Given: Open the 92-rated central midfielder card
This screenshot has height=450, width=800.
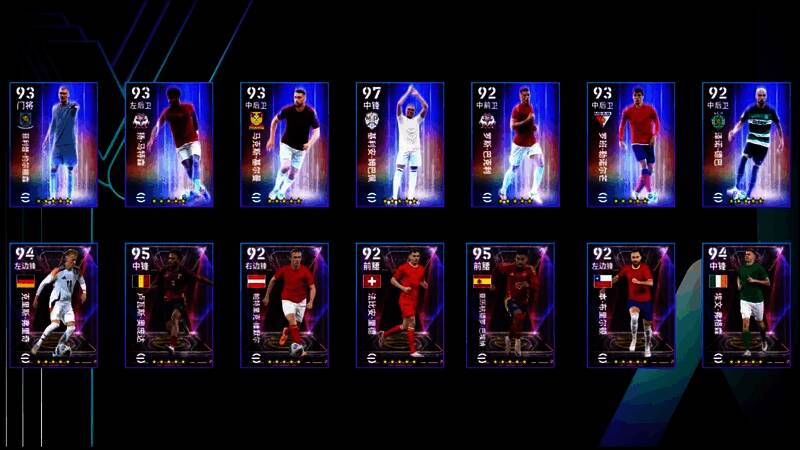Looking at the screenshot, I should click(515, 145).
